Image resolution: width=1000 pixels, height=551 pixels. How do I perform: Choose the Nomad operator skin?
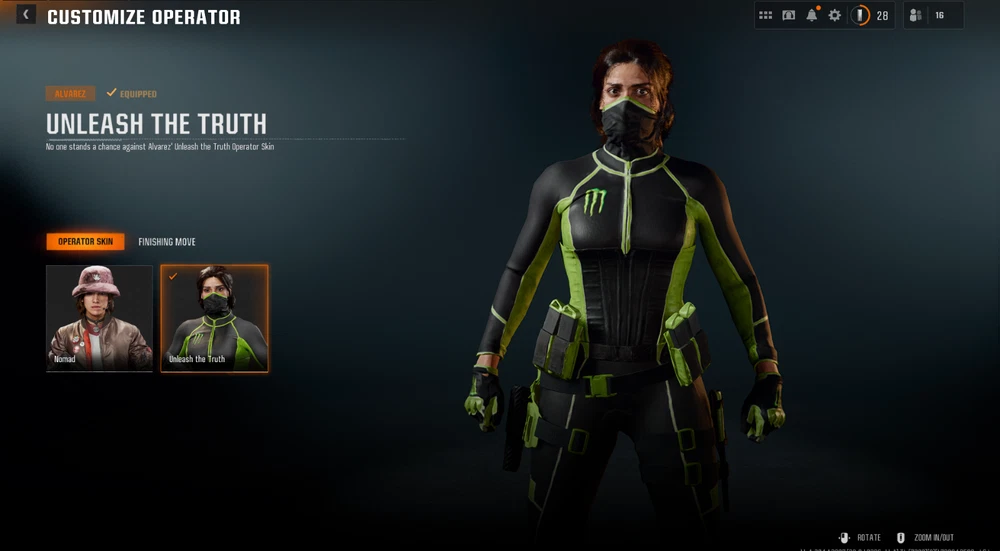tap(99, 318)
